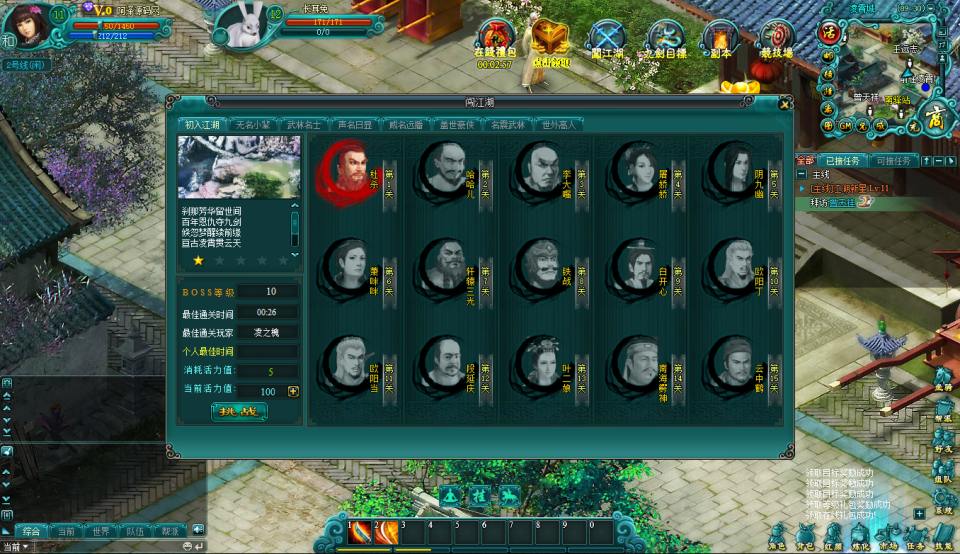Select stage 8 boss 铁战
The image size is (960, 554).
tap(540, 266)
